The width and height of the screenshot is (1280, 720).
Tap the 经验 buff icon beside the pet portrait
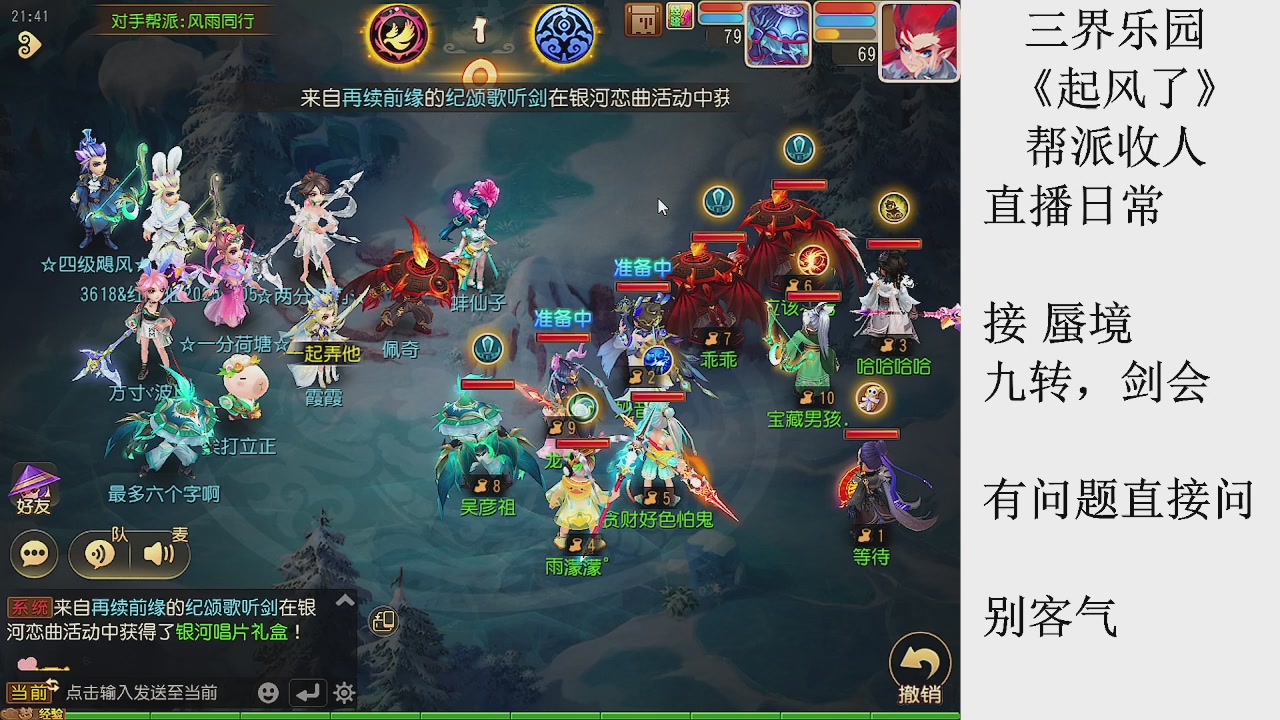tap(680, 15)
